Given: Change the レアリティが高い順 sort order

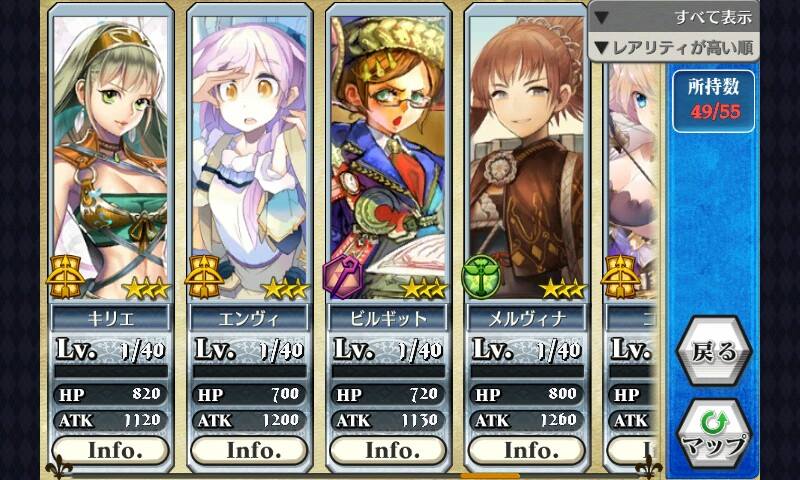Looking at the screenshot, I should click(674, 47).
